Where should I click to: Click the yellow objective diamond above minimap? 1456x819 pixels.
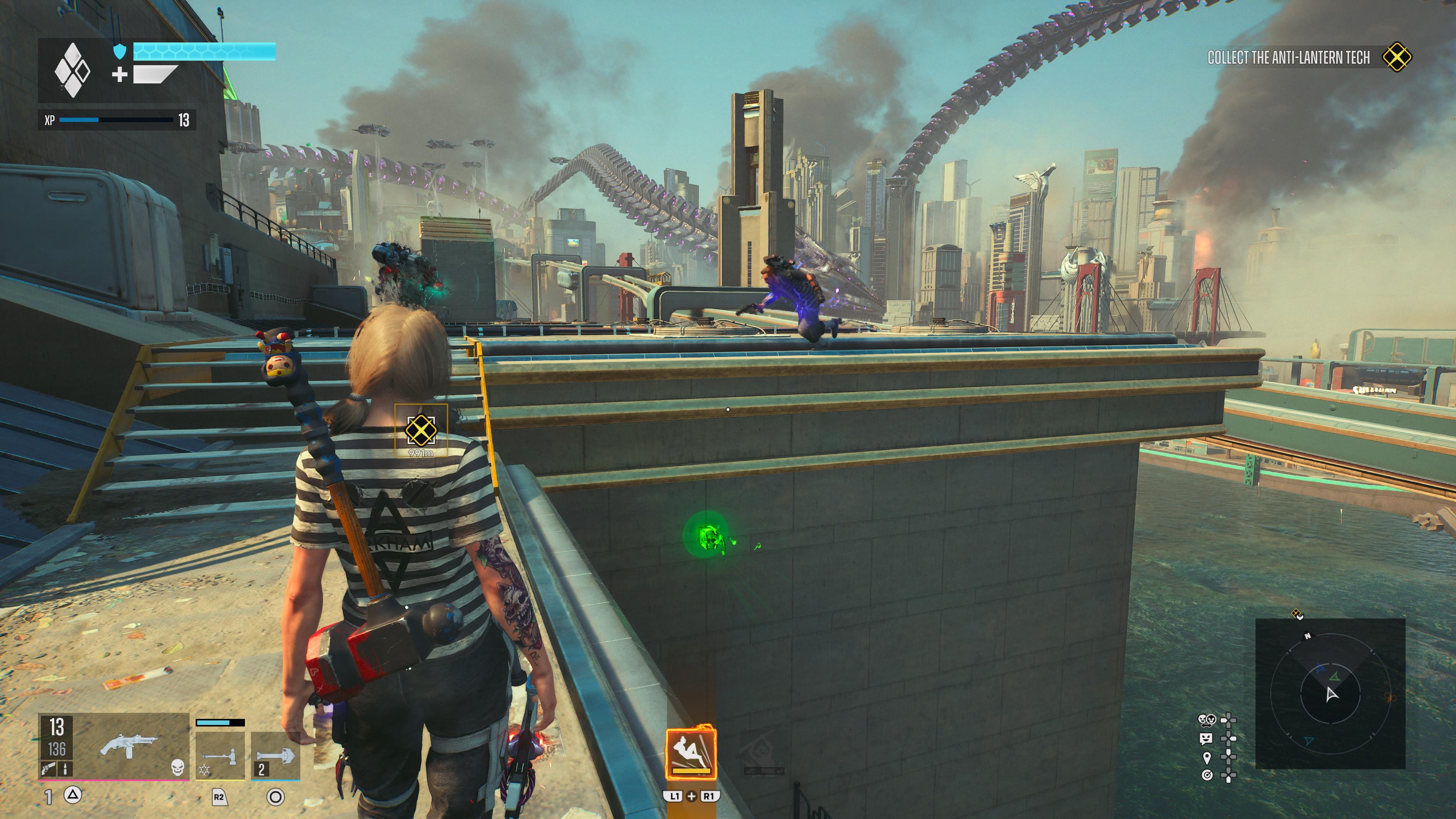pyautogui.click(x=1298, y=614)
